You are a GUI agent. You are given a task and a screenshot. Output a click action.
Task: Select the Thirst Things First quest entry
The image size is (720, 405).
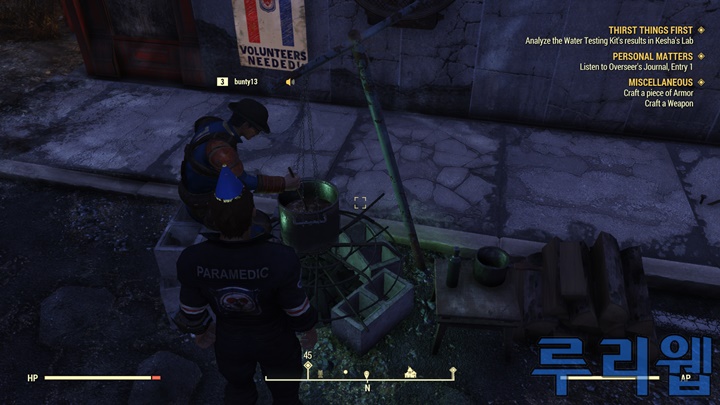(651, 30)
